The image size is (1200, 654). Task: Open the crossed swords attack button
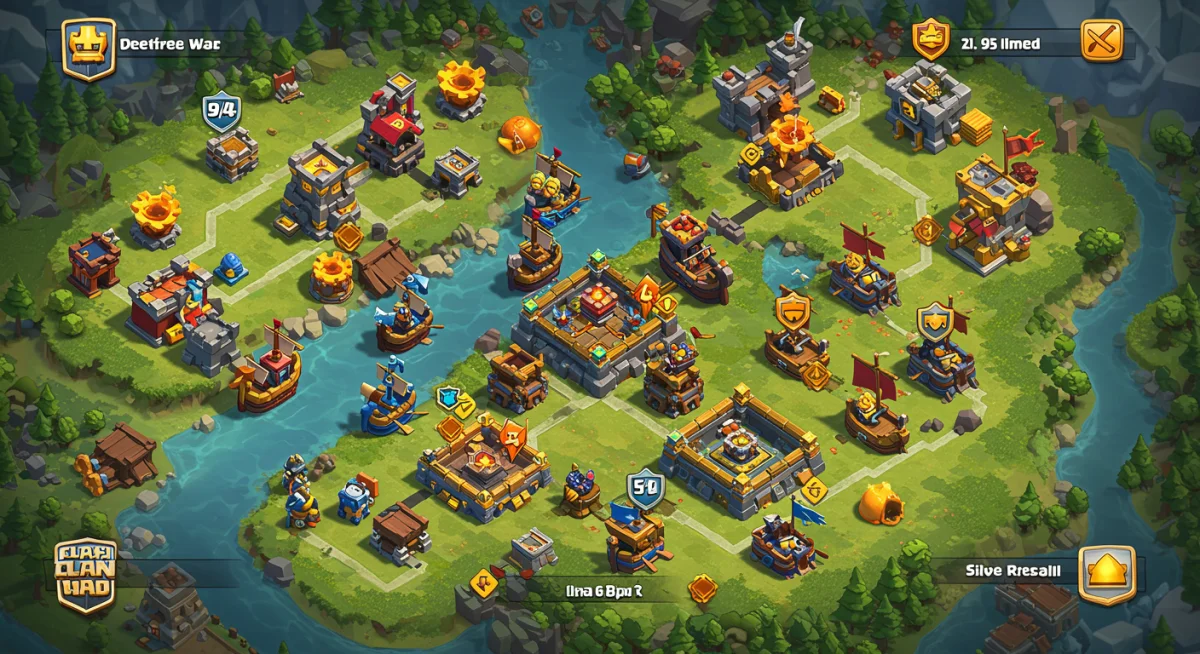tap(1102, 41)
